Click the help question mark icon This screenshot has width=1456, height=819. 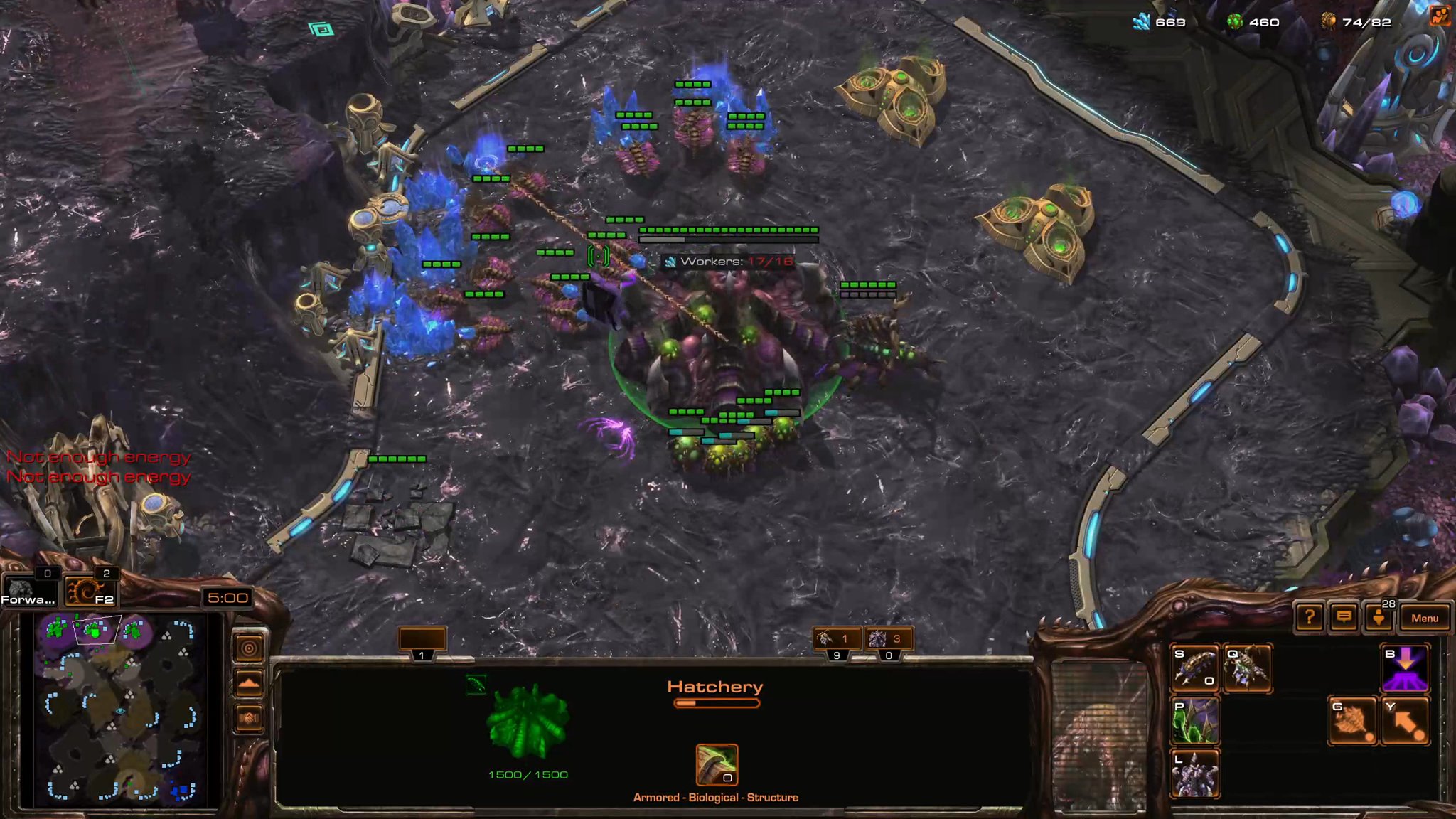click(x=1310, y=618)
